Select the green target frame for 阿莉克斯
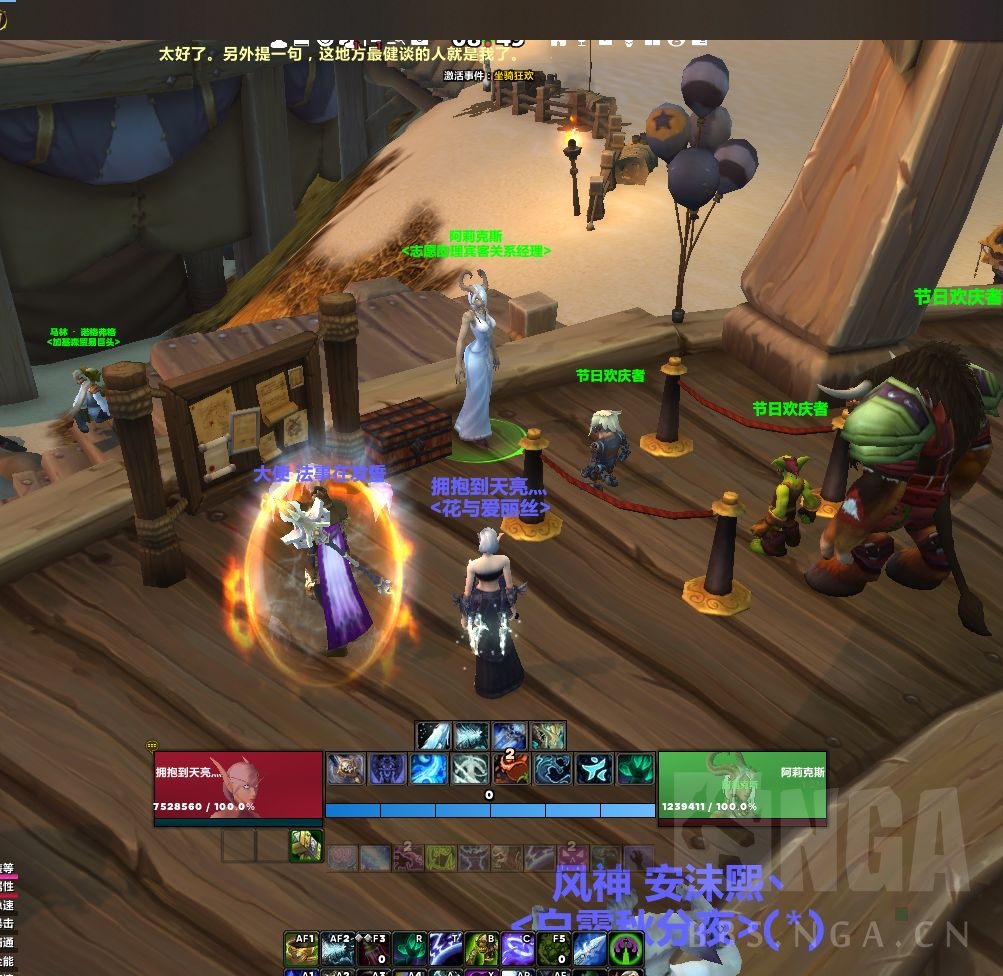The image size is (1003, 976). tap(742, 788)
